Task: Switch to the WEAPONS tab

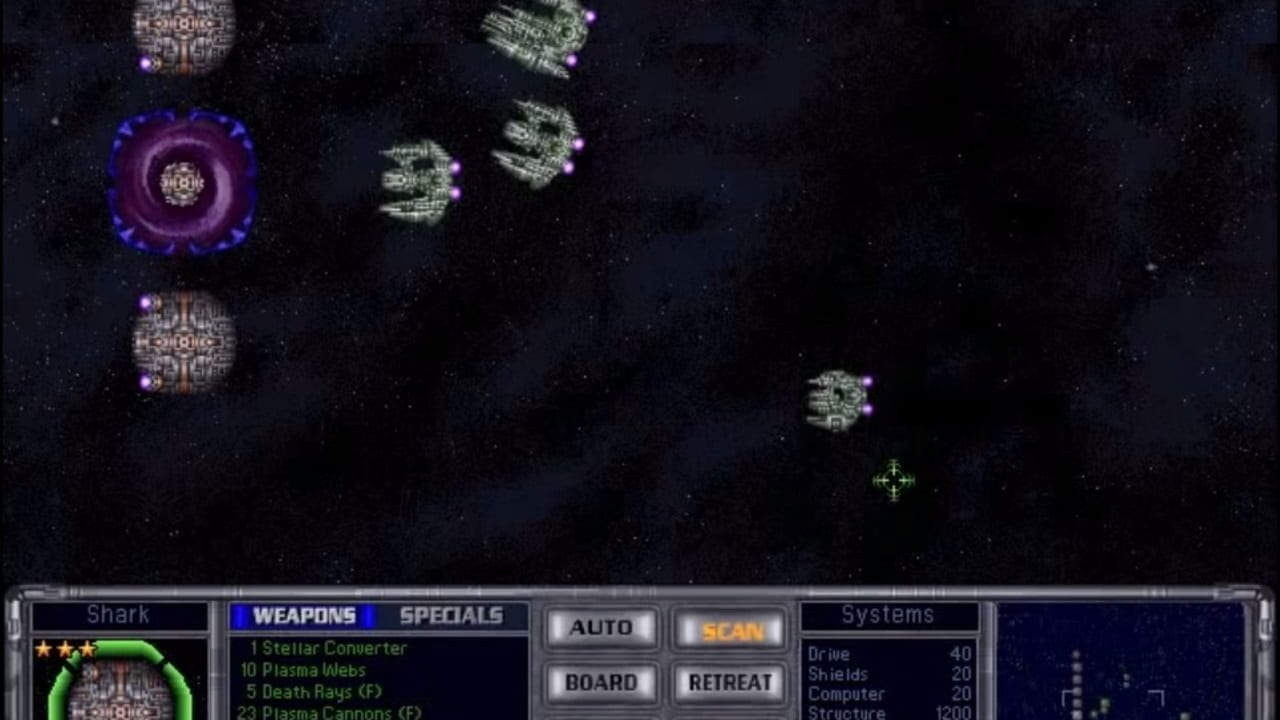Action: [x=303, y=616]
